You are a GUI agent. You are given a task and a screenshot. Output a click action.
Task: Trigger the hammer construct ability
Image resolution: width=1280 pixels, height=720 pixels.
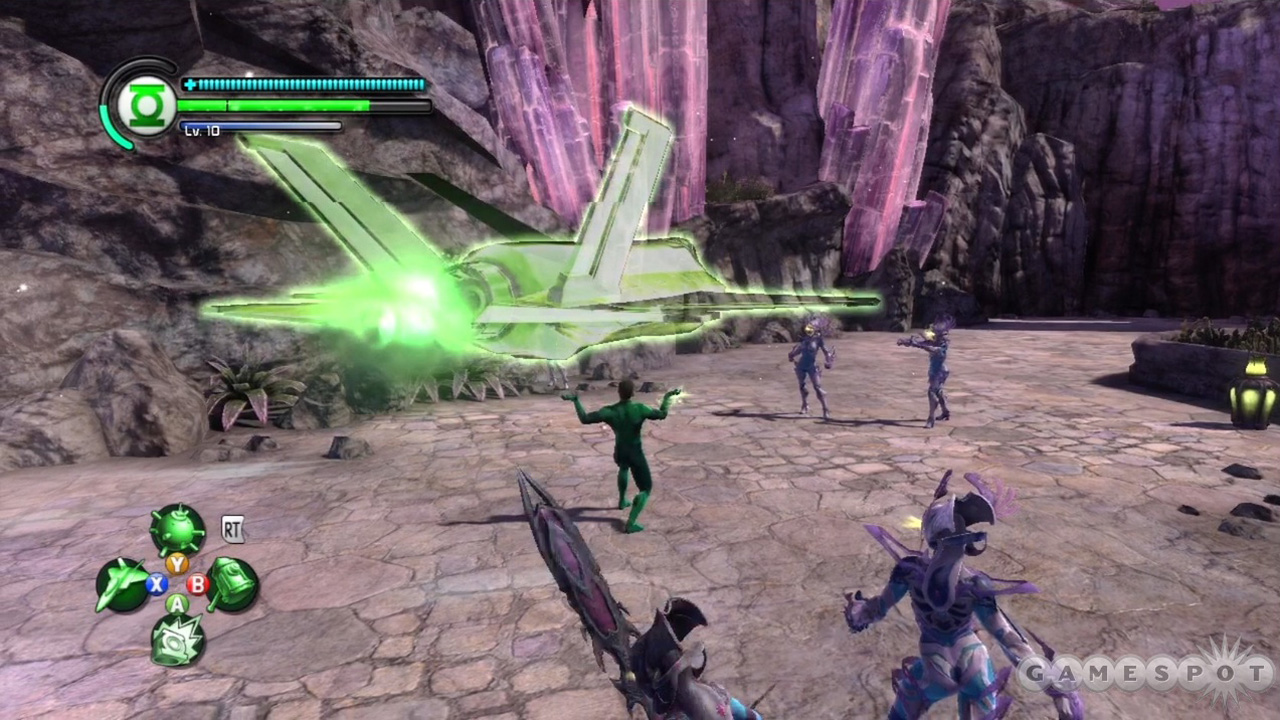233,584
